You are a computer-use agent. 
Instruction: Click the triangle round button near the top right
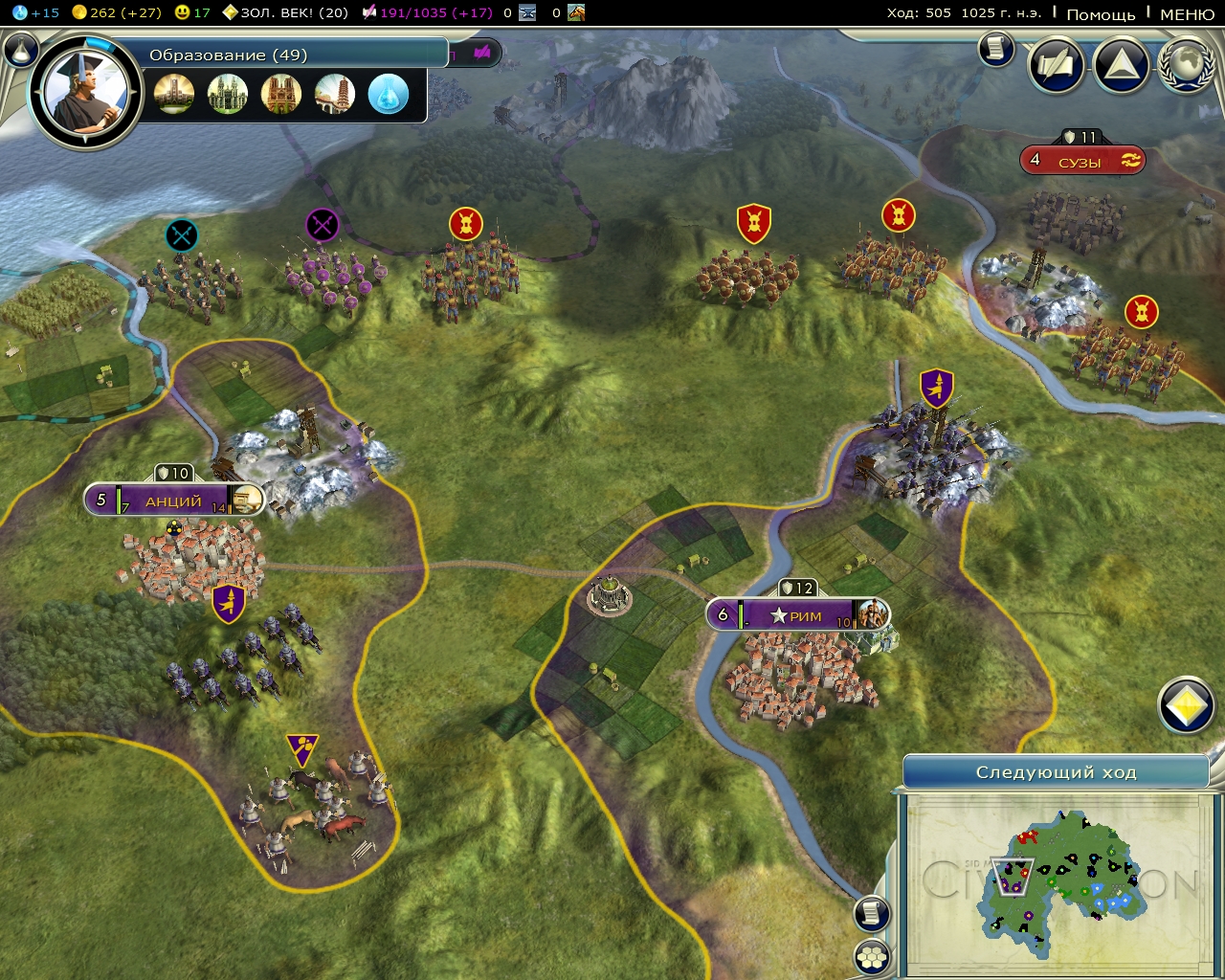(x=1120, y=66)
